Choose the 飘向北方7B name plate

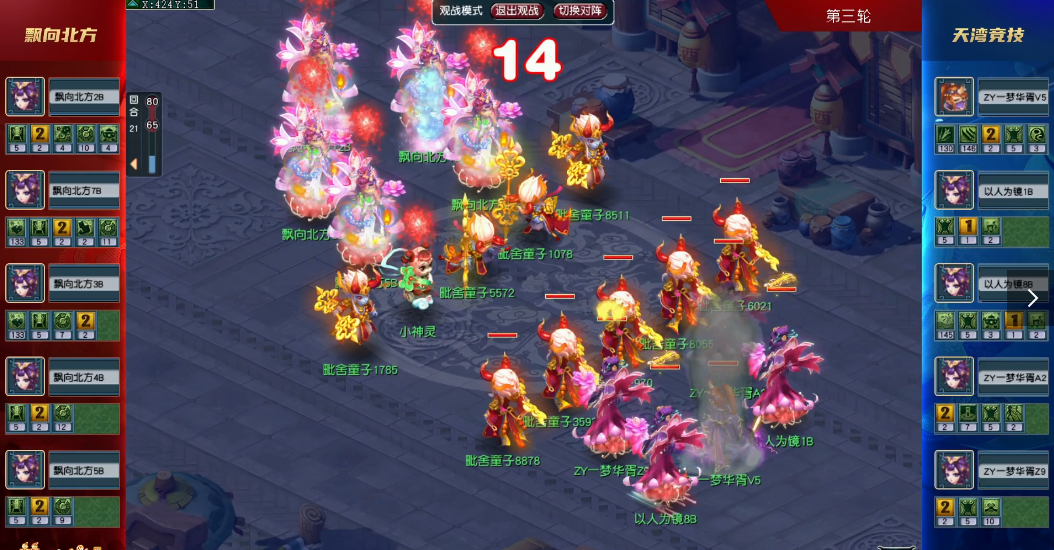coord(84,190)
